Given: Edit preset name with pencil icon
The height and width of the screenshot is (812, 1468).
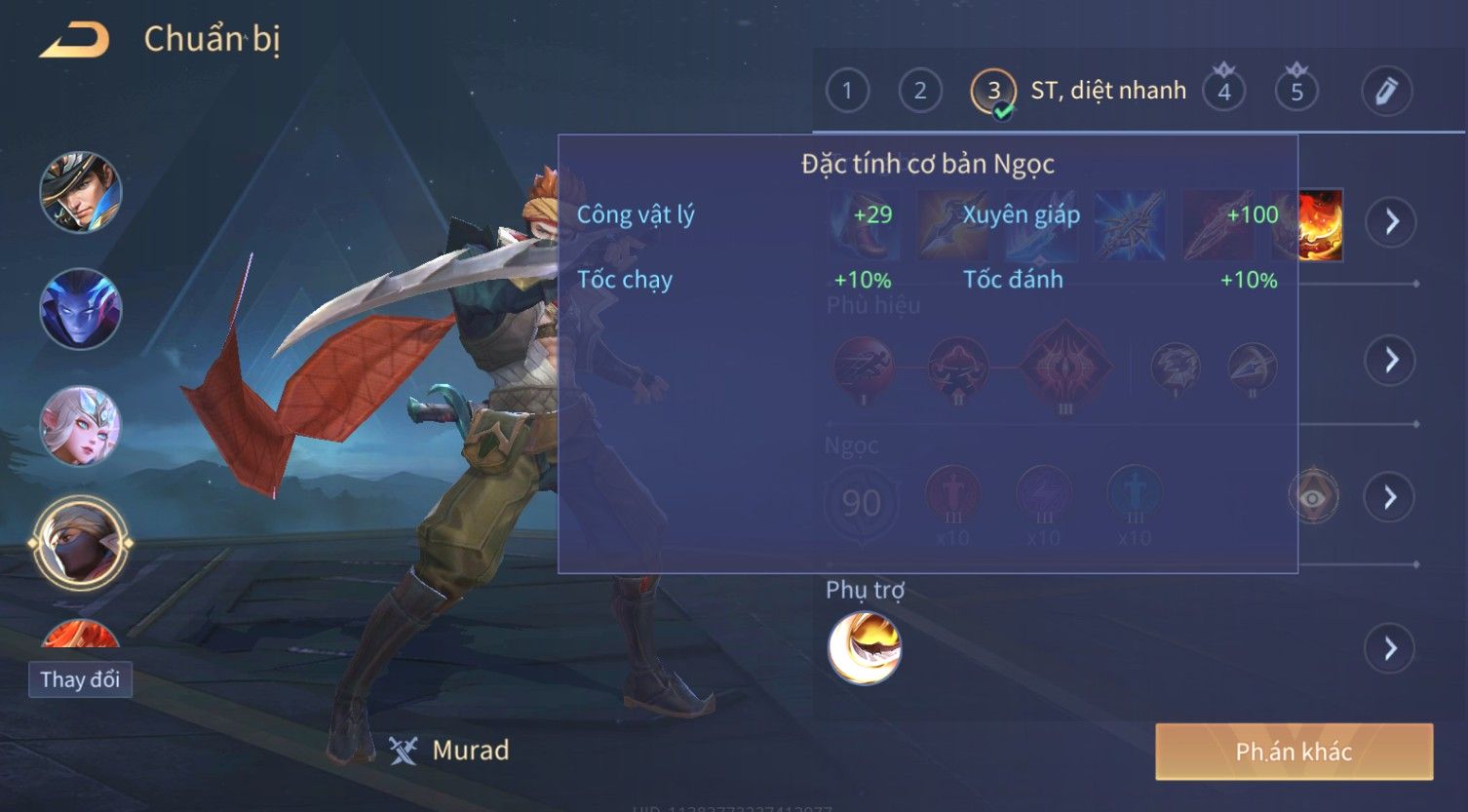Looking at the screenshot, I should click(1387, 92).
